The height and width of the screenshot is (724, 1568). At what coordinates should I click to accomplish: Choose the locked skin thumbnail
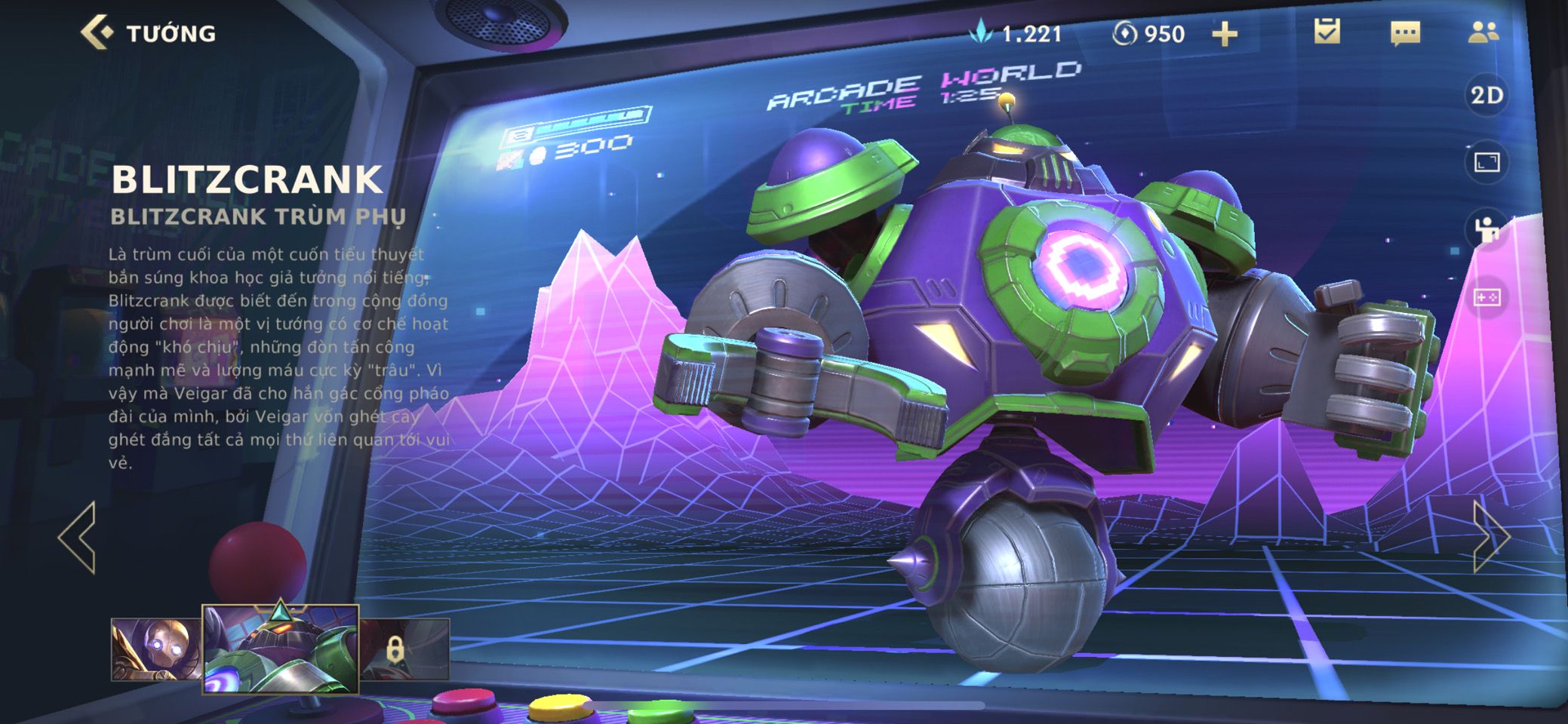(404, 649)
